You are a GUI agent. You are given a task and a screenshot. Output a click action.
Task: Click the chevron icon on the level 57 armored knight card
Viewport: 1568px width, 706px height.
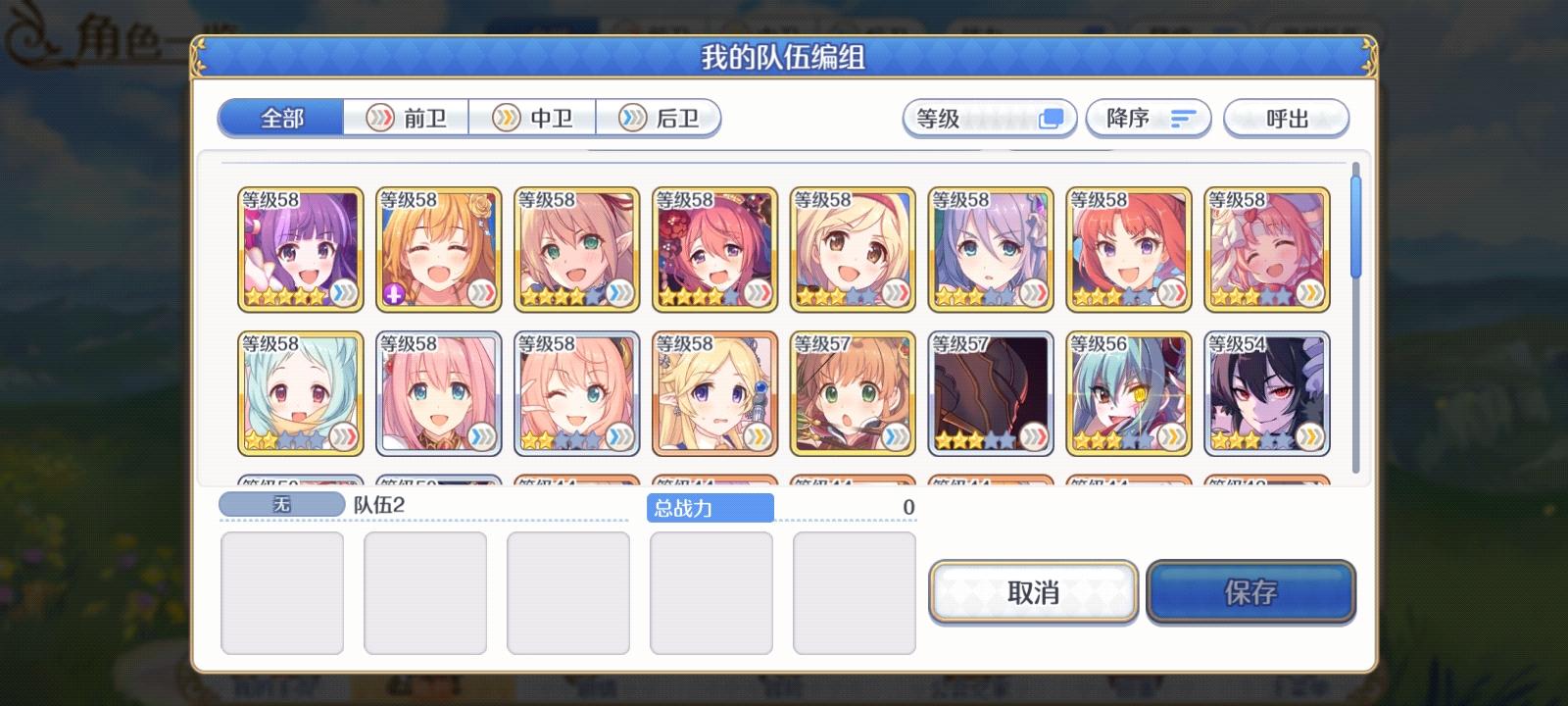pyautogui.click(x=1033, y=434)
